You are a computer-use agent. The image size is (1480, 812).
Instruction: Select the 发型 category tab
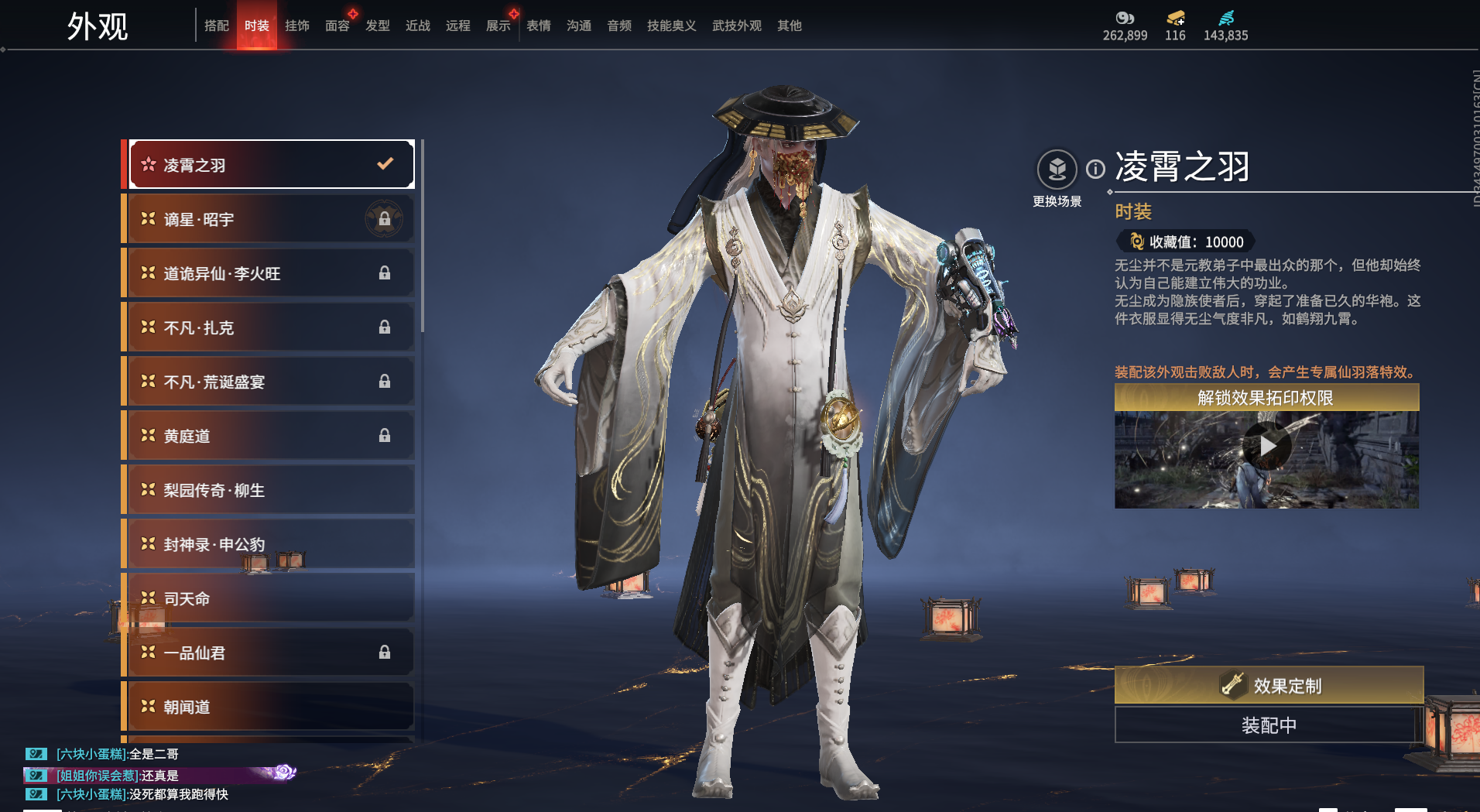click(x=378, y=26)
